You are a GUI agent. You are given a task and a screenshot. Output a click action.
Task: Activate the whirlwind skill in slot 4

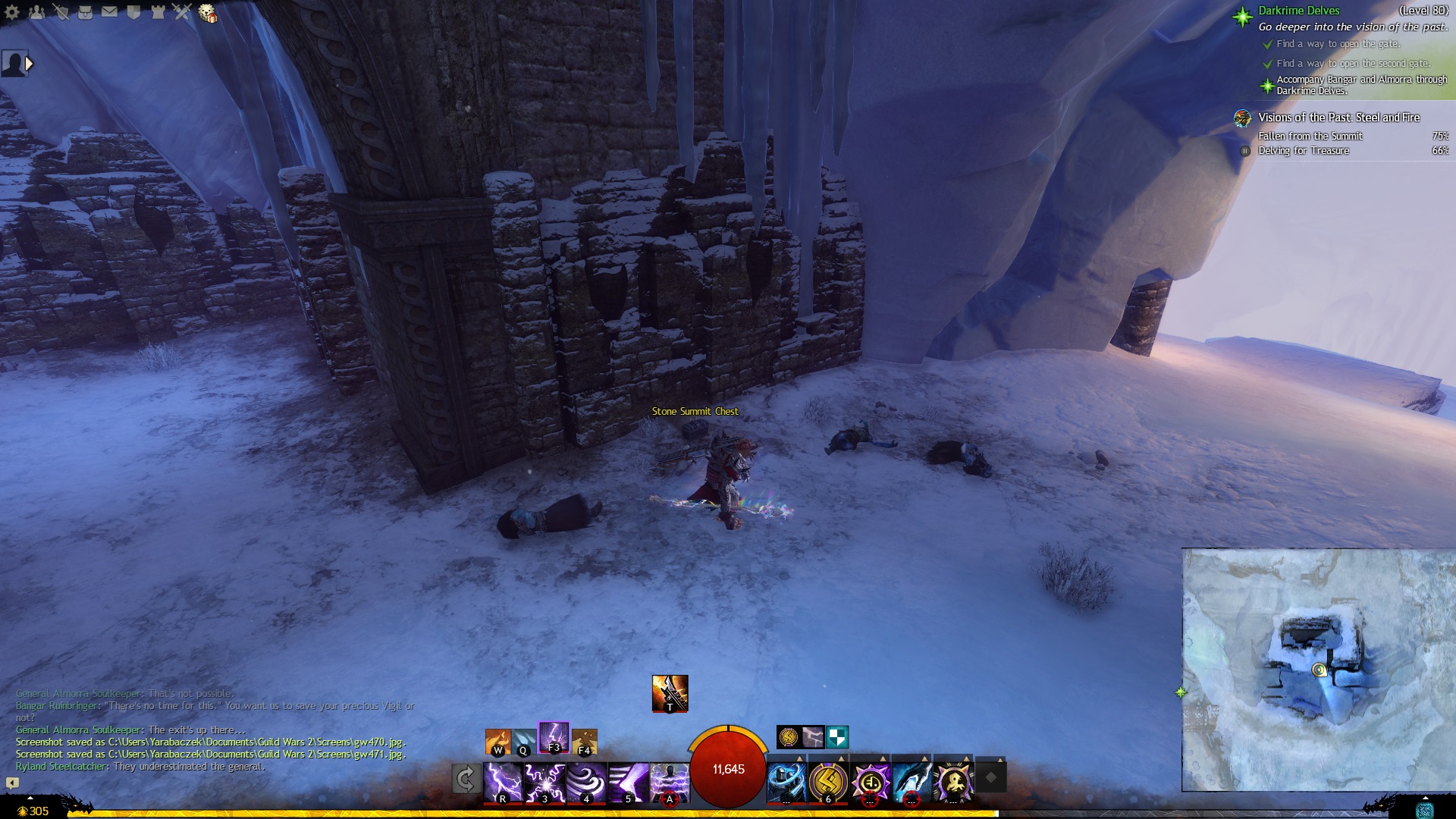586,782
